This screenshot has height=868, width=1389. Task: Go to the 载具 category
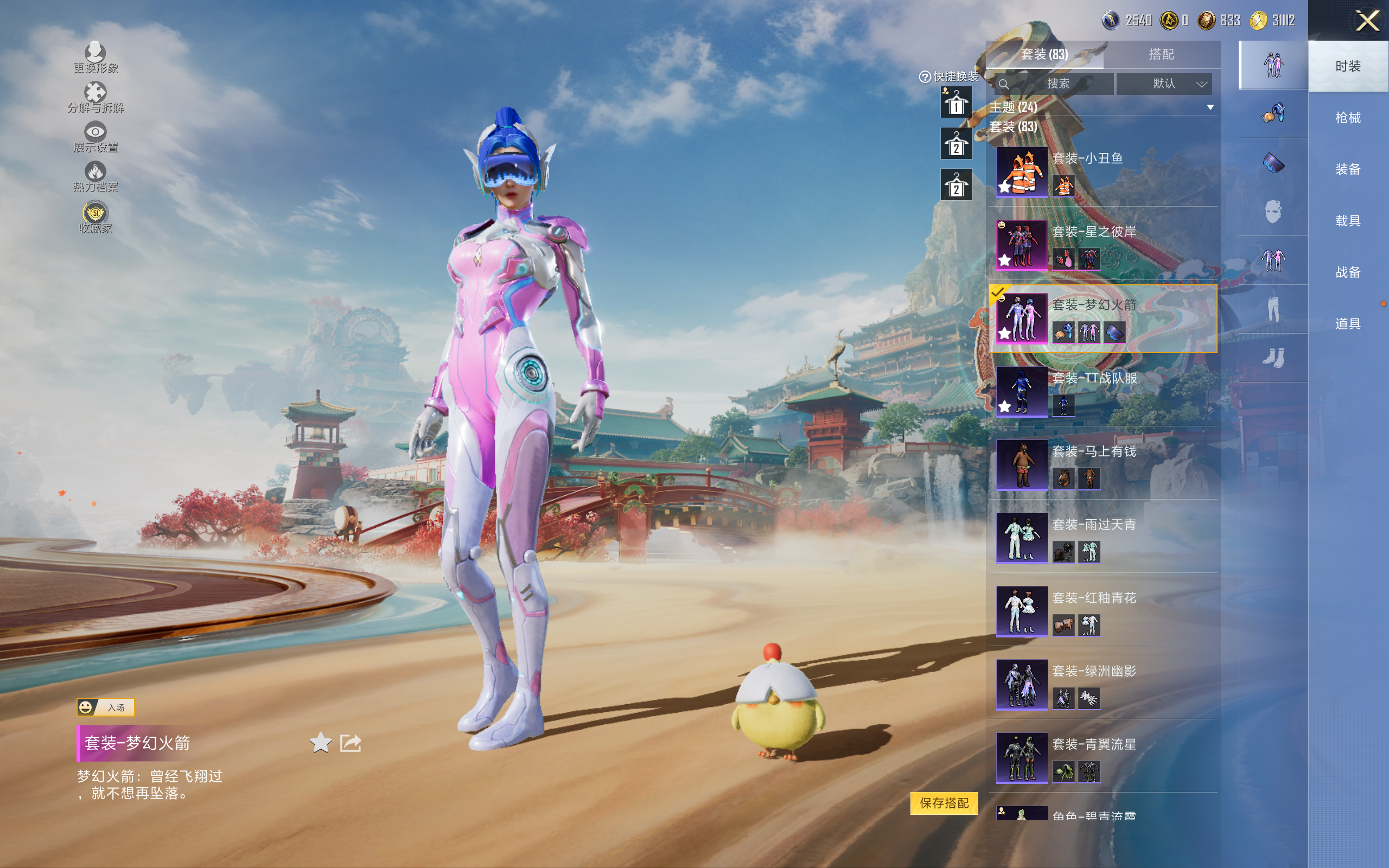coord(1347,220)
